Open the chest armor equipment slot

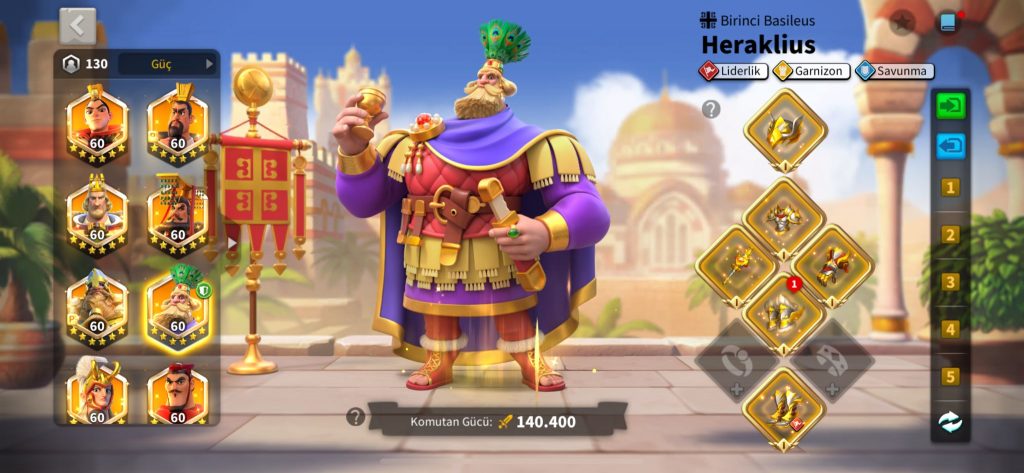click(x=784, y=216)
